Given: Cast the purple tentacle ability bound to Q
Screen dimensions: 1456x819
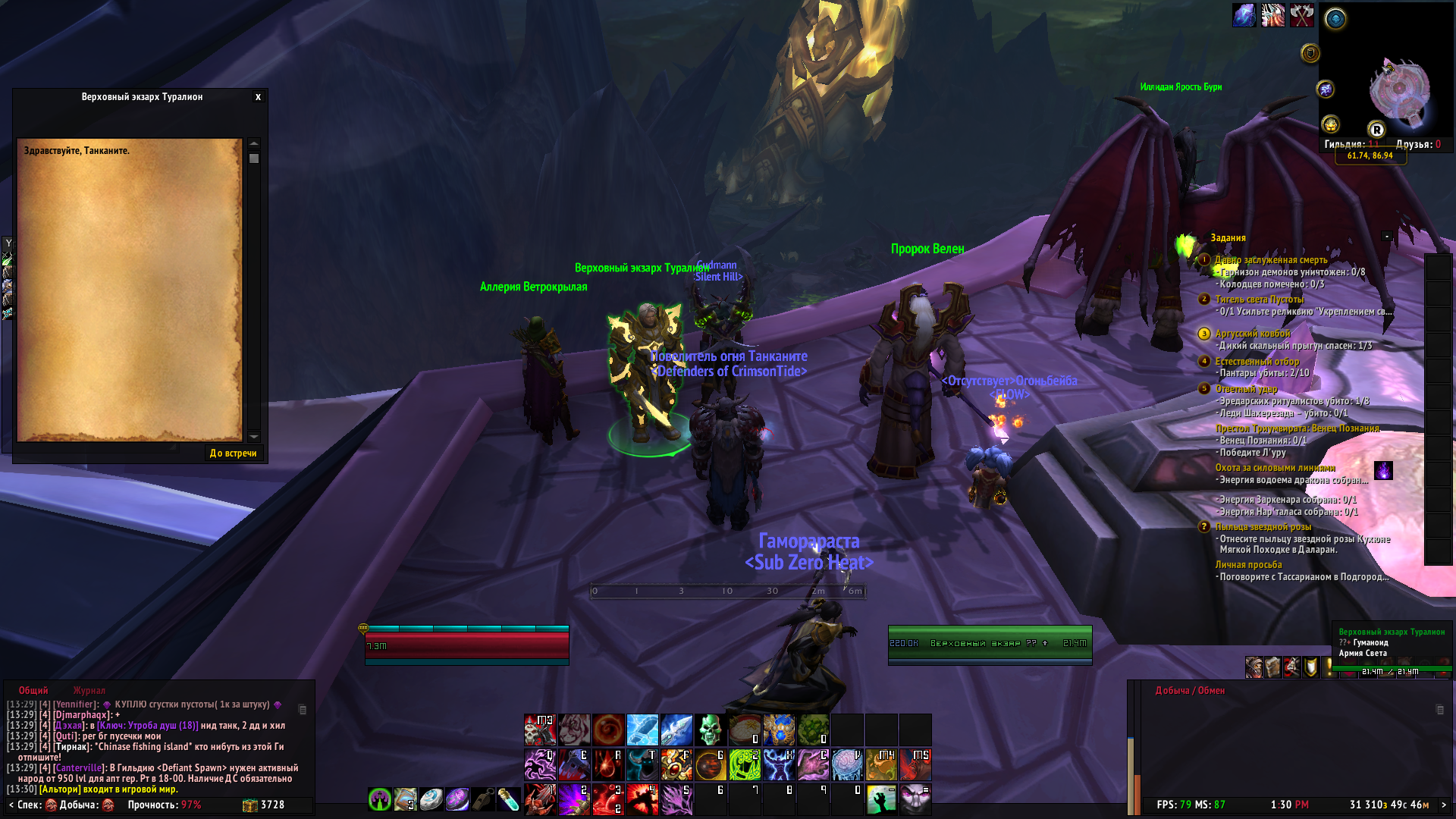Looking at the screenshot, I should pos(540,764).
